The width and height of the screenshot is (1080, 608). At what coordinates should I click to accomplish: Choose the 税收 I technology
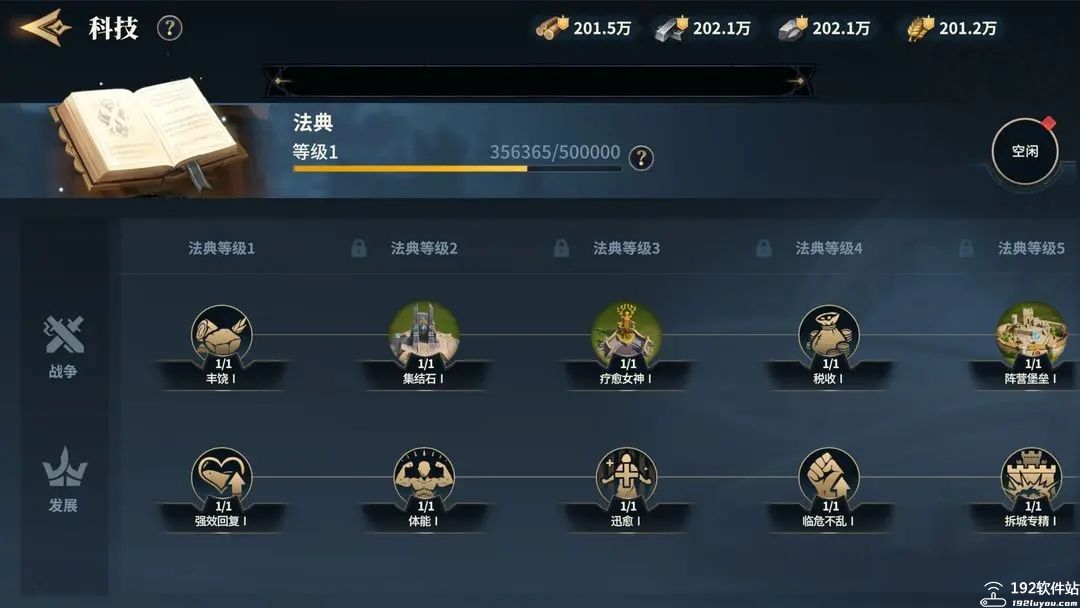(828, 336)
